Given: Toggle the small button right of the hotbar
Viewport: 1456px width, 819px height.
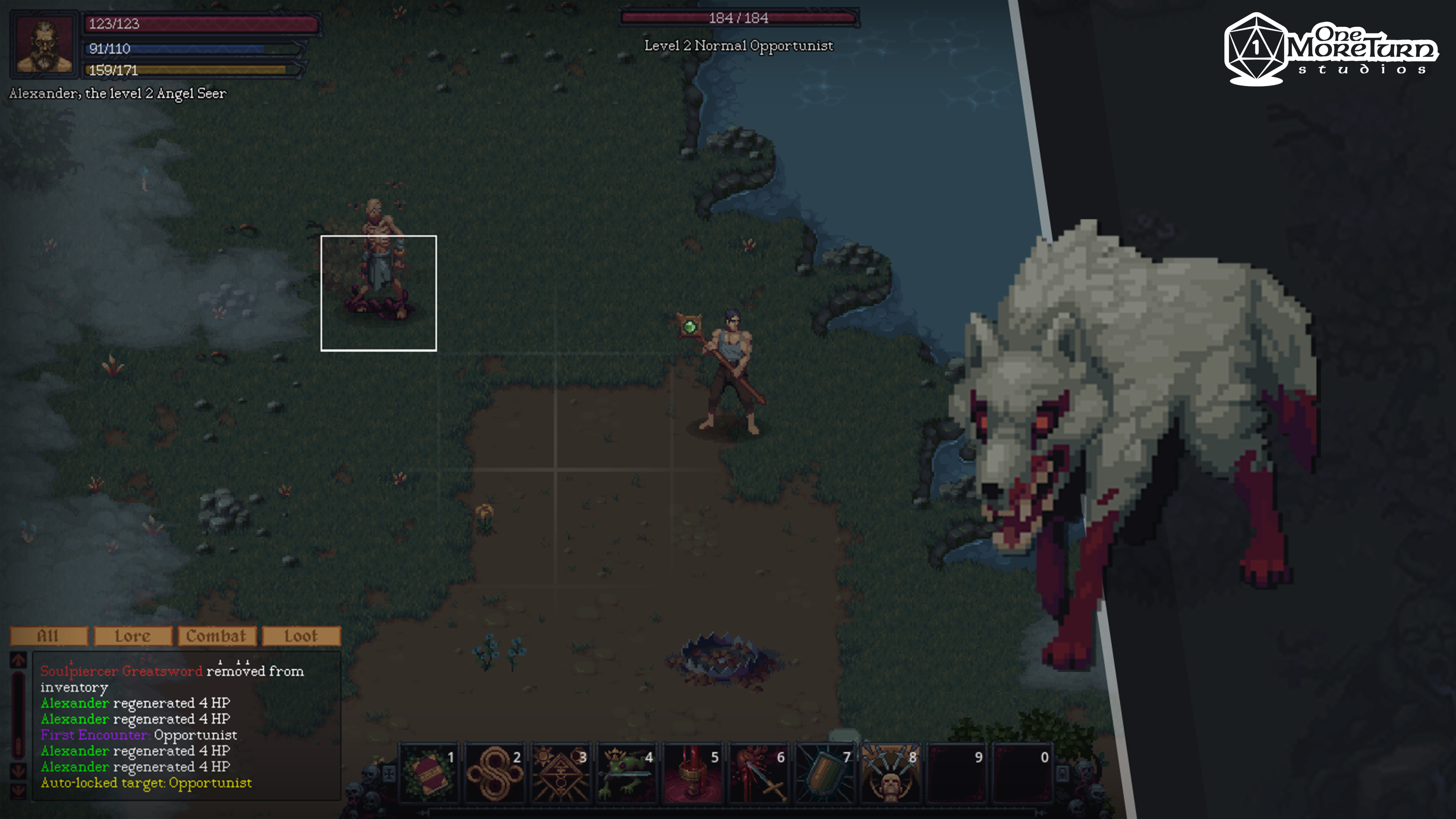Looking at the screenshot, I should [1062, 773].
